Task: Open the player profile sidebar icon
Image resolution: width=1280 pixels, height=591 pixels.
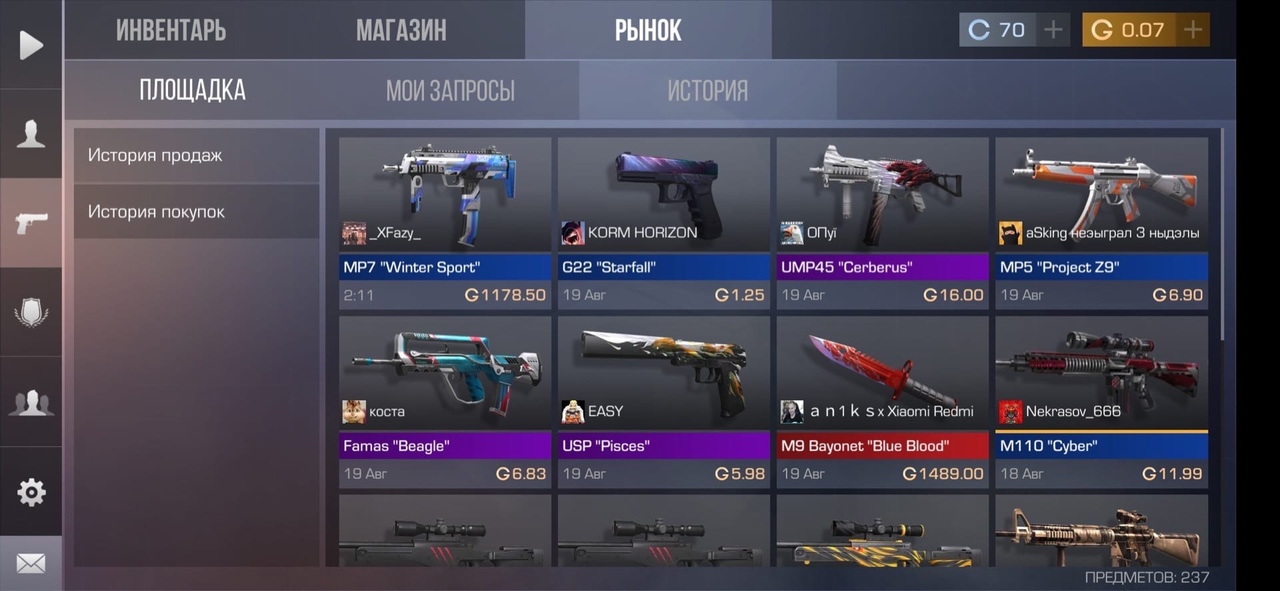Action: pyautogui.click(x=31, y=134)
